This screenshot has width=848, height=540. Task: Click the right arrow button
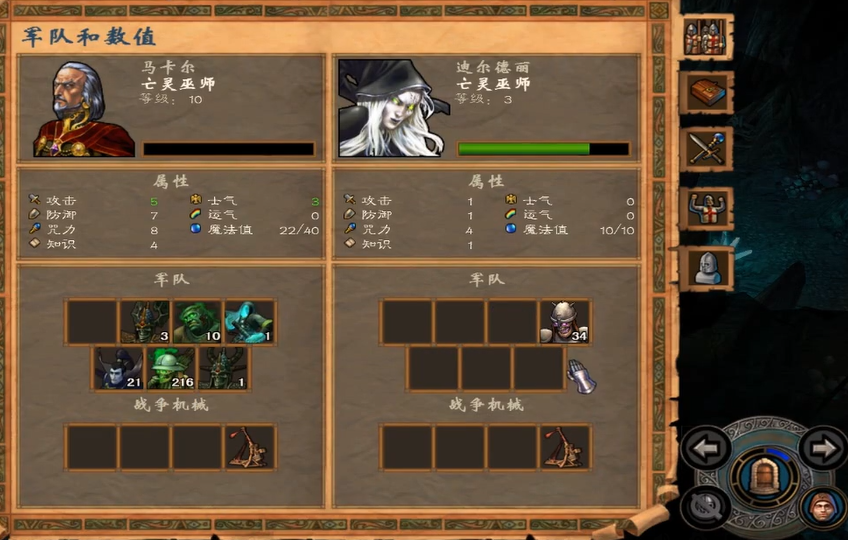[x=823, y=449]
